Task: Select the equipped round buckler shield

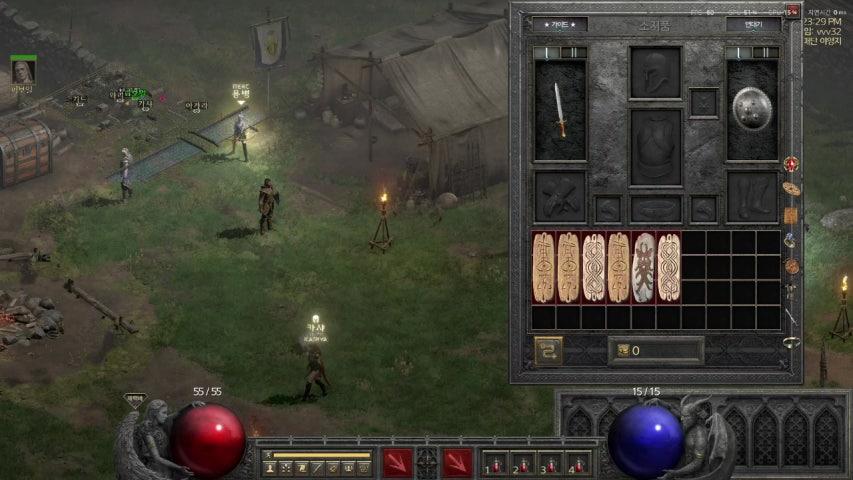Action: [x=752, y=109]
